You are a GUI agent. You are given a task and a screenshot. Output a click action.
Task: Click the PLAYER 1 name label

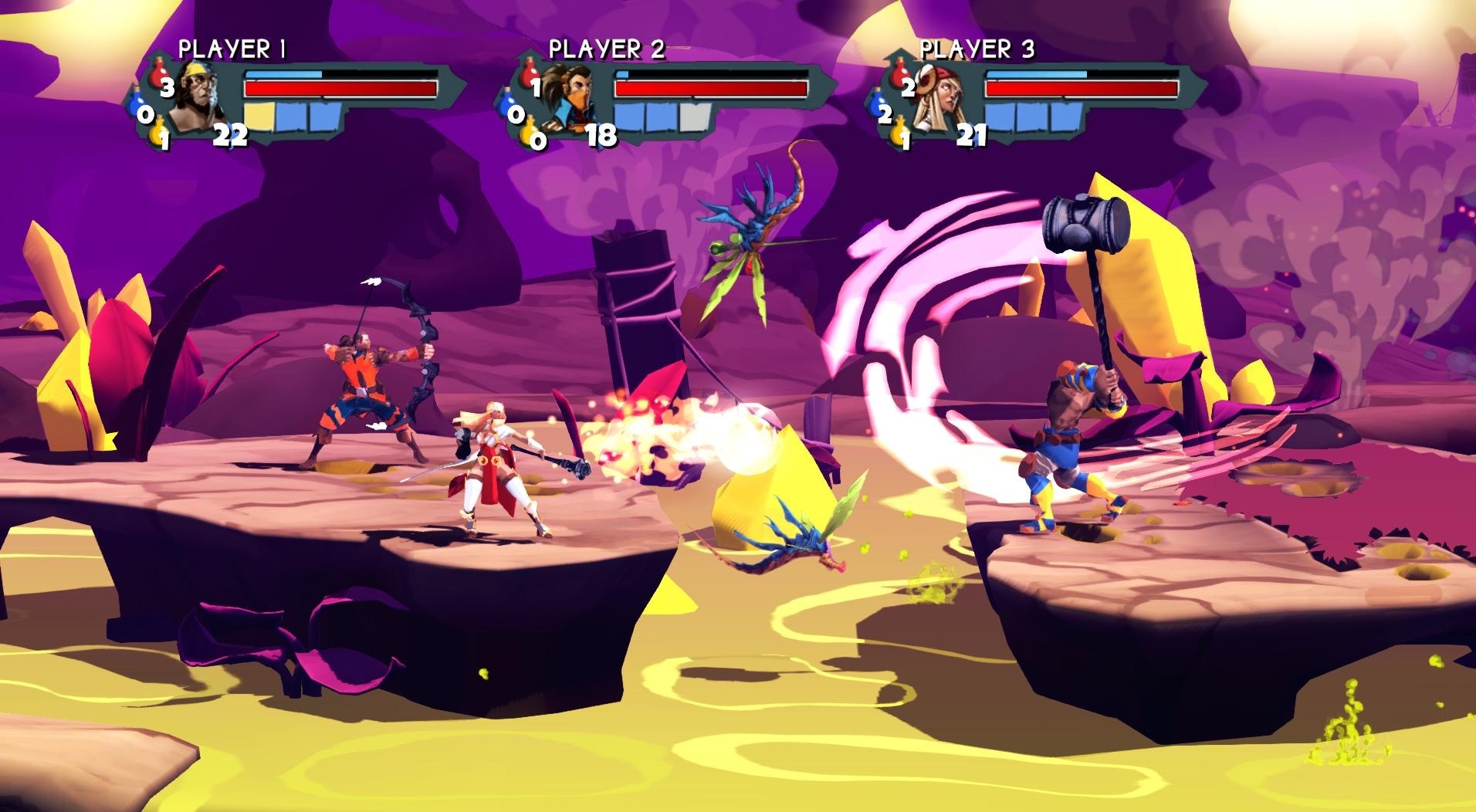[x=232, y=48]
